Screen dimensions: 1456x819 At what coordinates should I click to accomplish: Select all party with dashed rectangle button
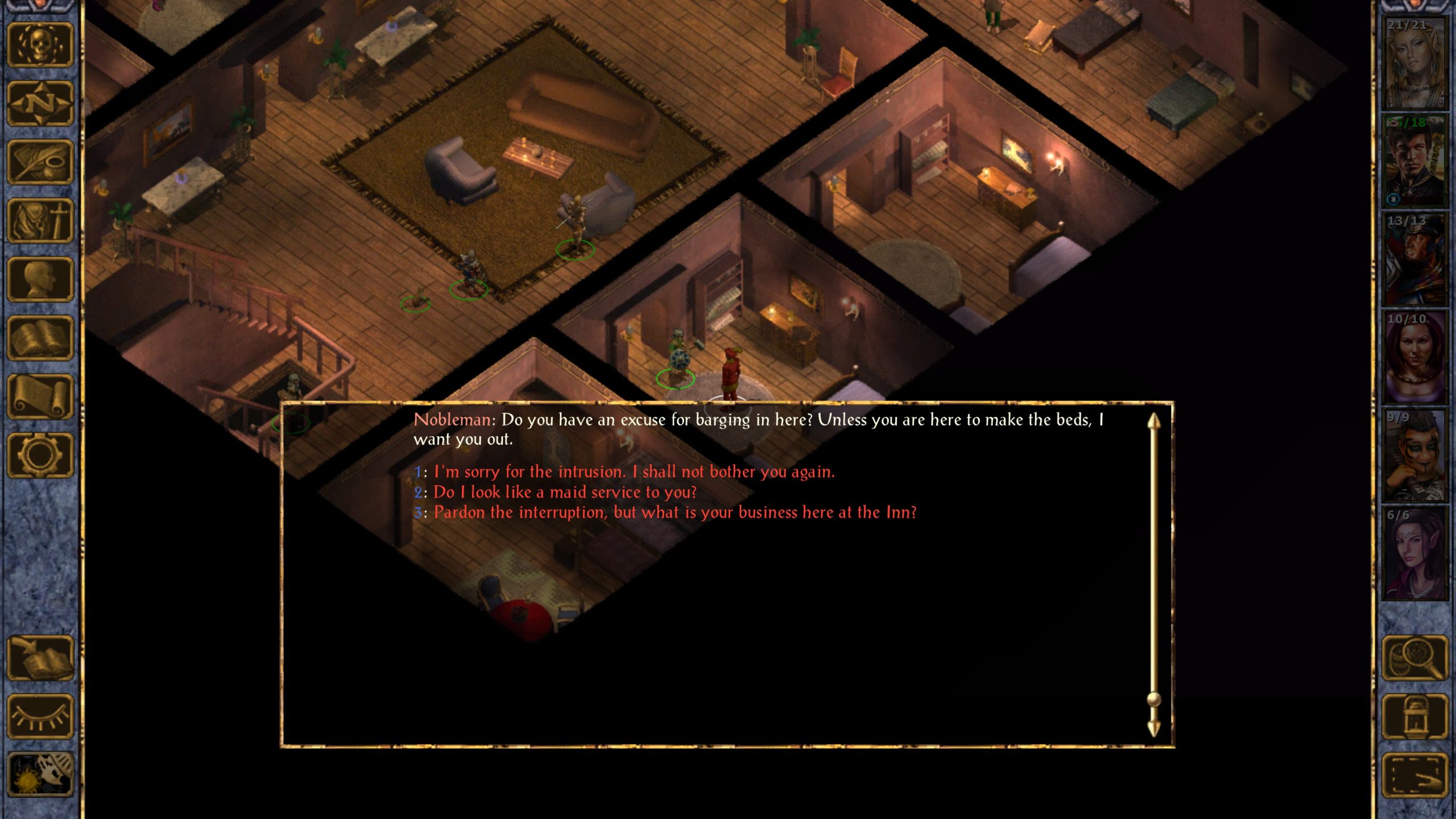coord(1415,775)
